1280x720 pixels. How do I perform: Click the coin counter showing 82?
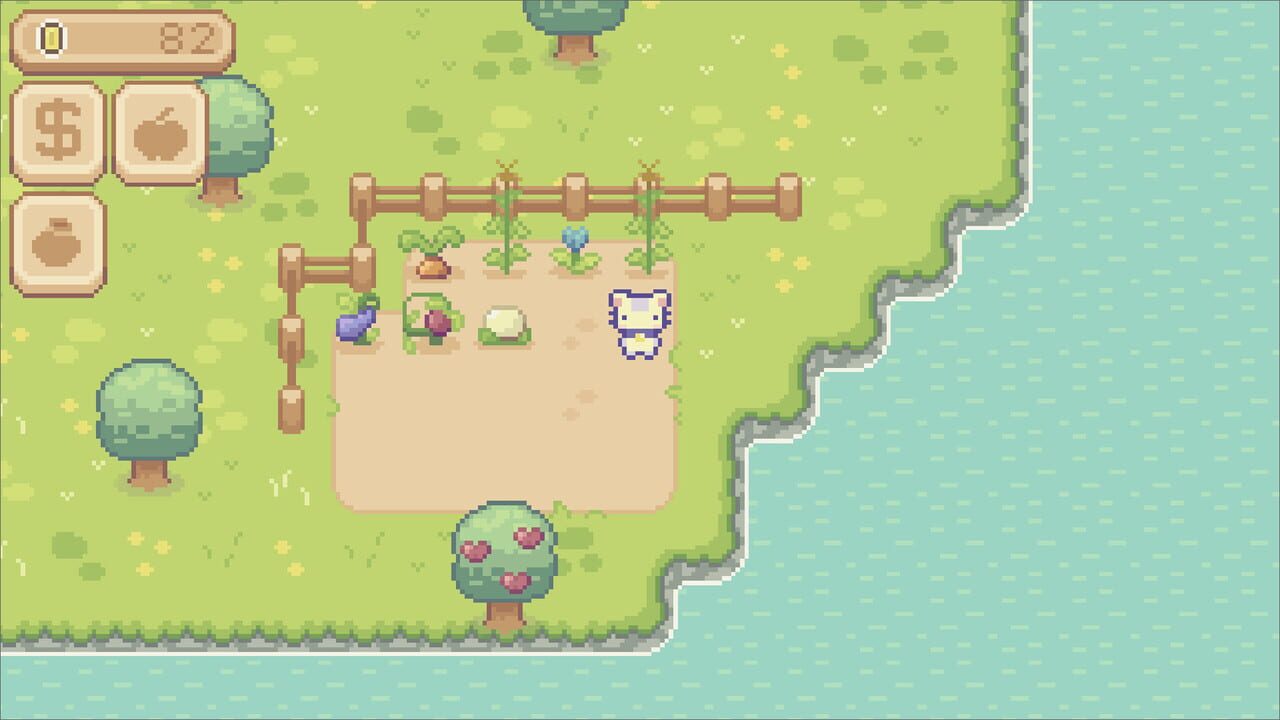[x=192, y=37]
